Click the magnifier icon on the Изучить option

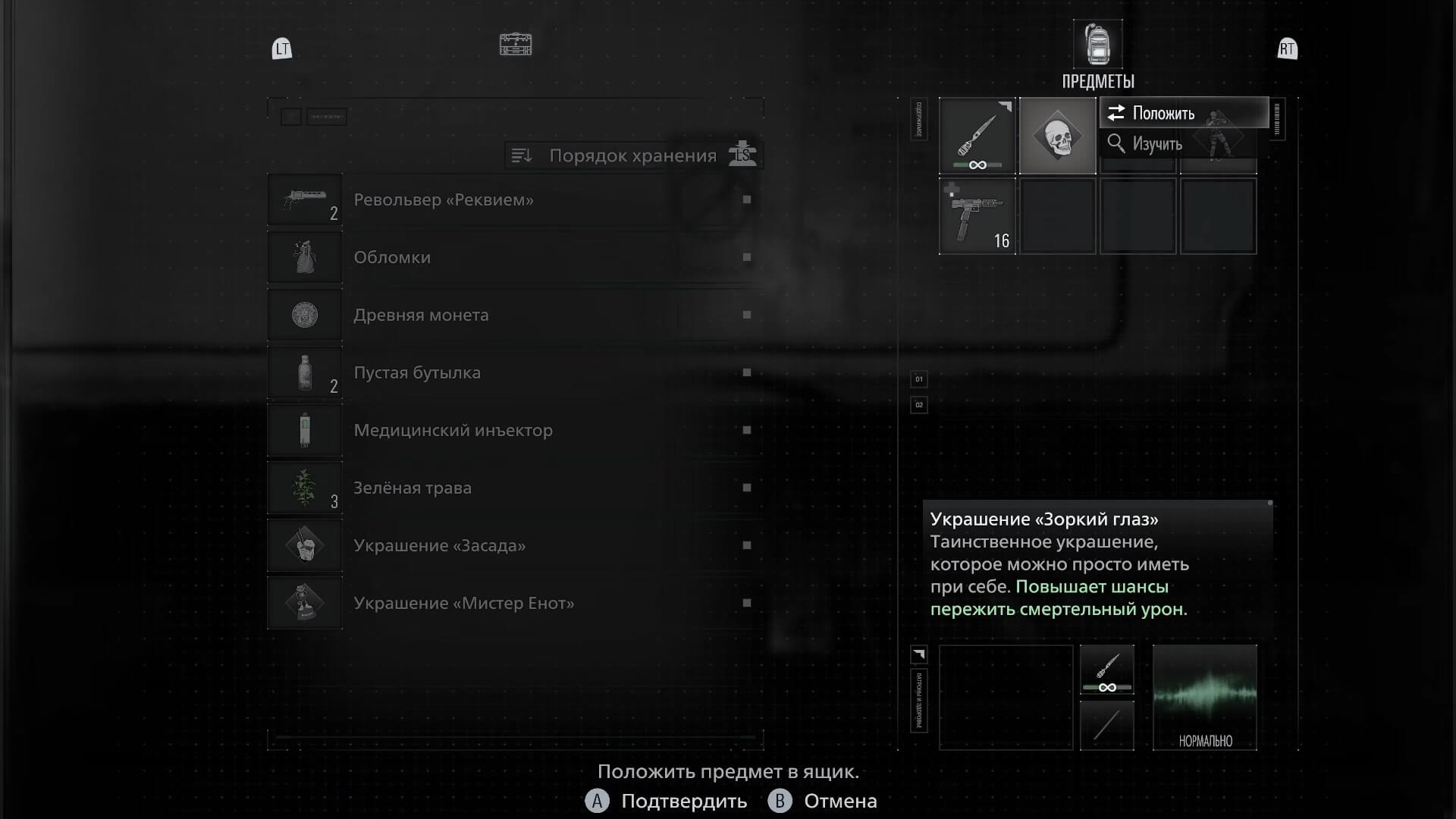click(1116, 143)
